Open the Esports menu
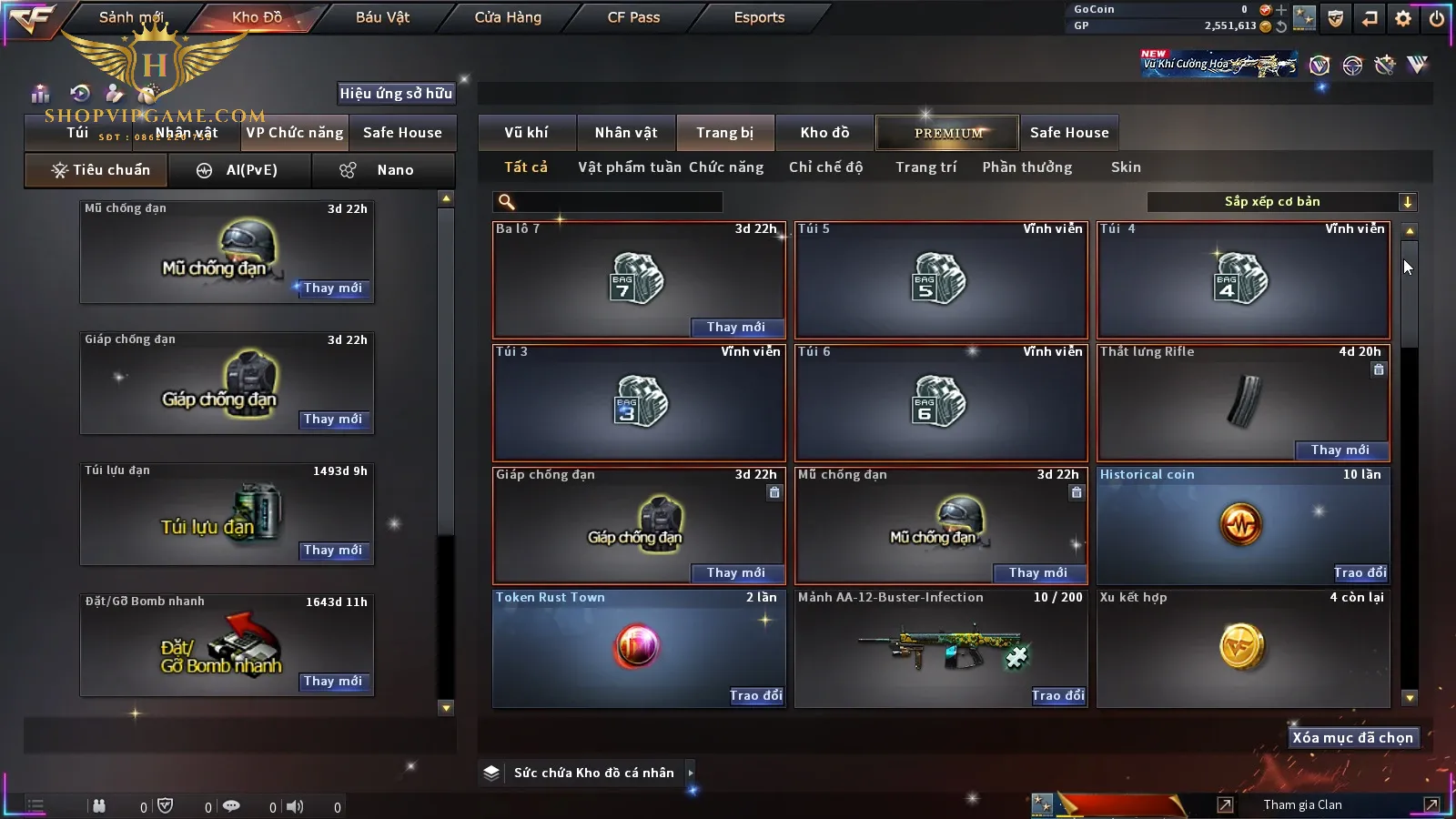This screenshot has width=1456, height=819. click(759, 17)
